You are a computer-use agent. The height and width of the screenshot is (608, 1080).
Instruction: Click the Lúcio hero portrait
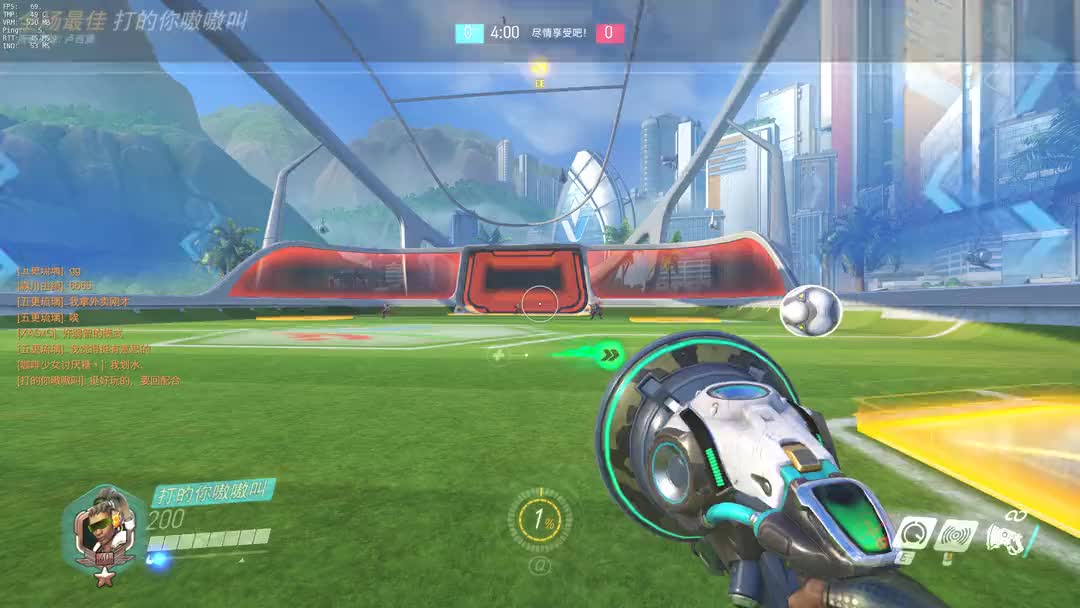103,527
